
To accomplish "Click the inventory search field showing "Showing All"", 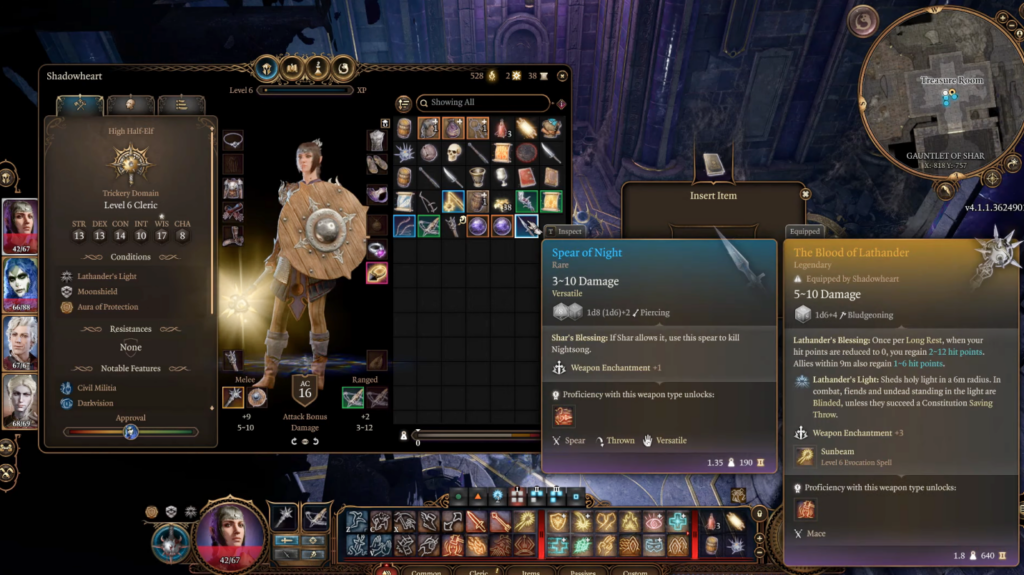I will coord(487,102).
